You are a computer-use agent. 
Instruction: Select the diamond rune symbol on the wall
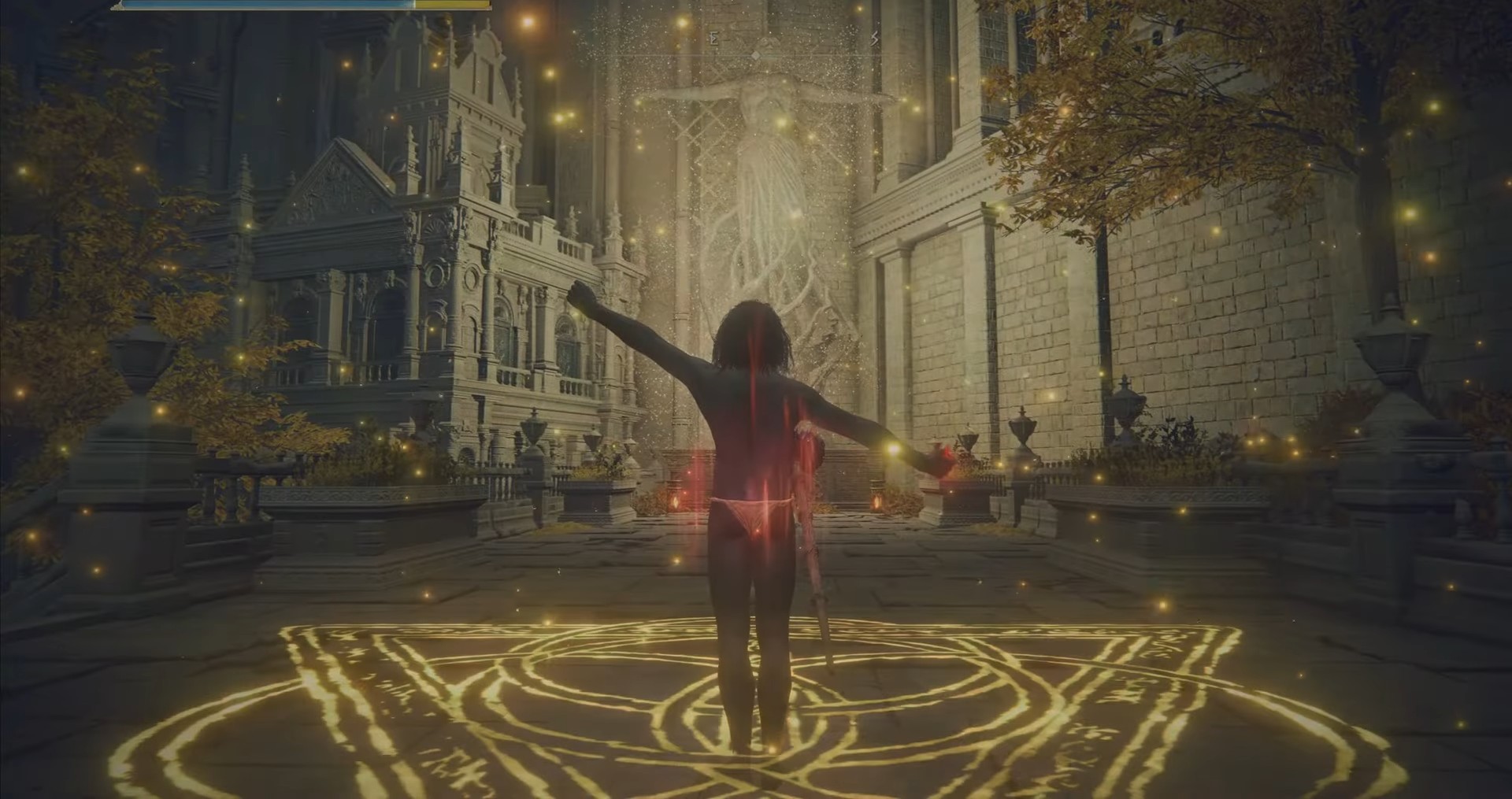755,55
